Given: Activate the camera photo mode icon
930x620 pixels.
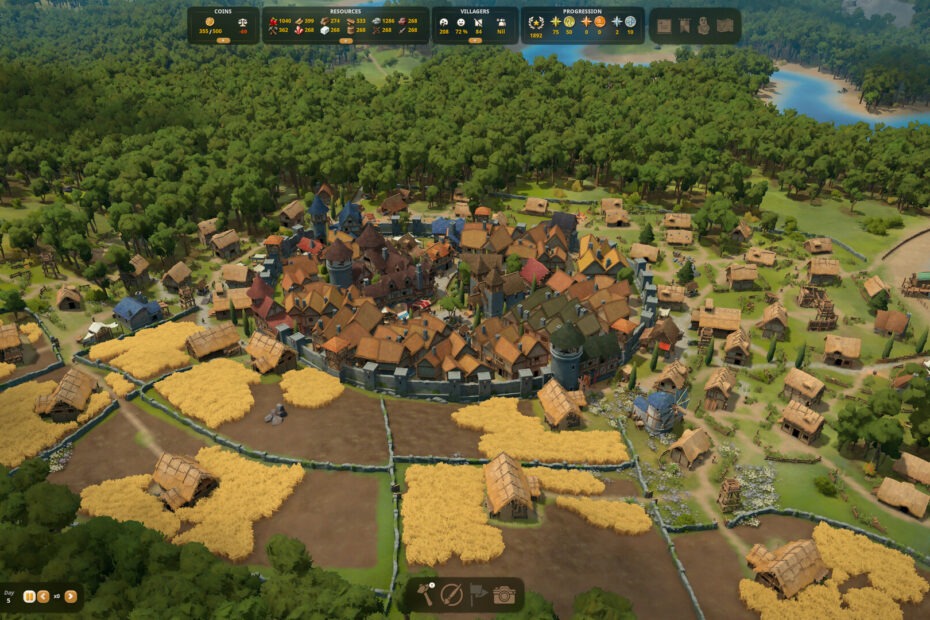Looking at the screenshot, I should tap(504, 595).
